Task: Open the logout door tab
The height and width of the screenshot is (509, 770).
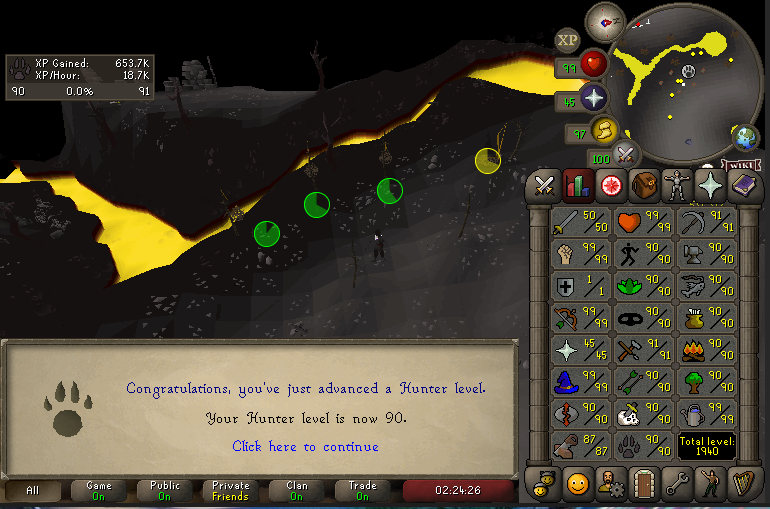Action: [644, 484]
